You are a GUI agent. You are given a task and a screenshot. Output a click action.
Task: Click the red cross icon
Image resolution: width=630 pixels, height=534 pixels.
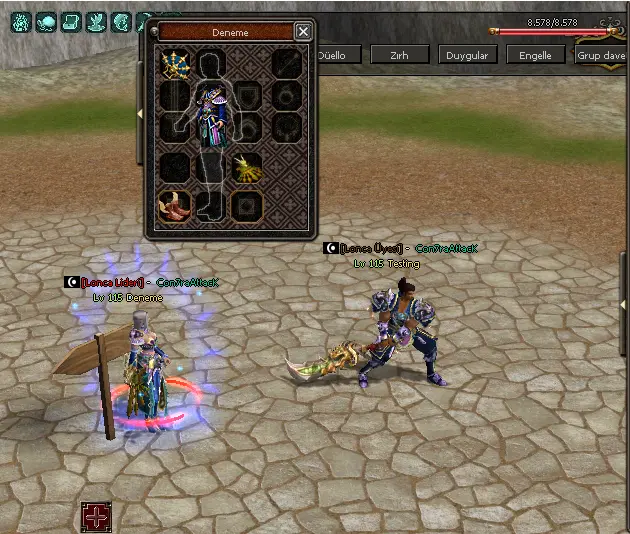[x=96, y=516]
